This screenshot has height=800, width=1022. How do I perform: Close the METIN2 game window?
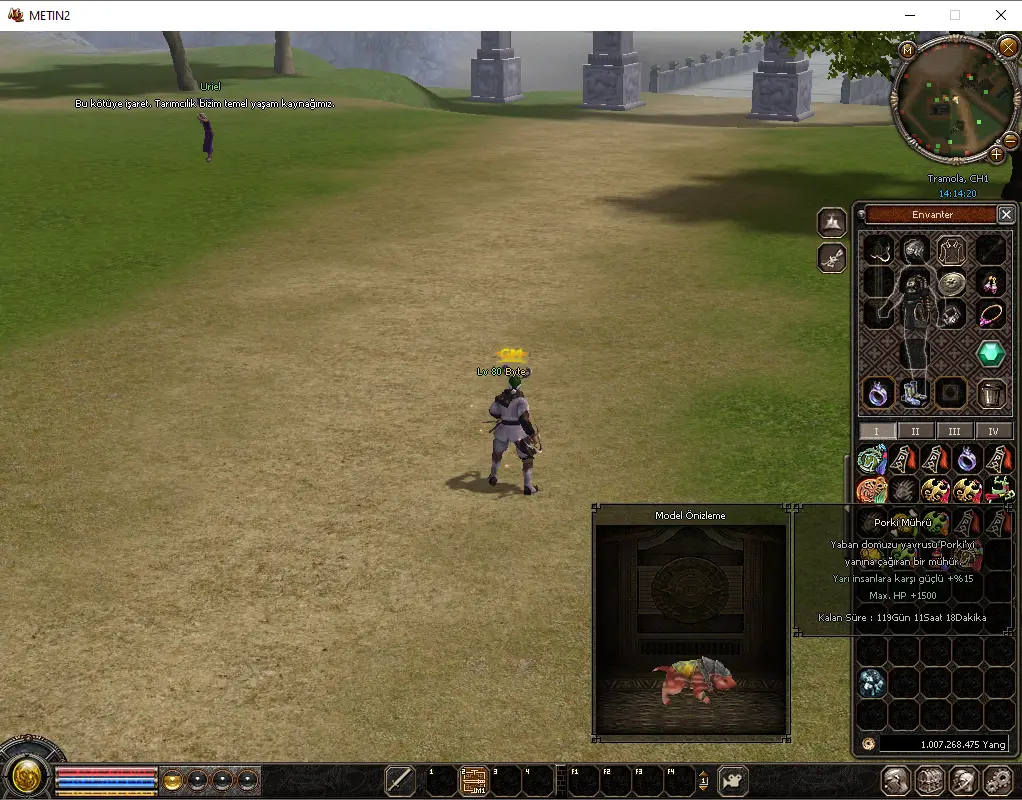(1000, 15)
